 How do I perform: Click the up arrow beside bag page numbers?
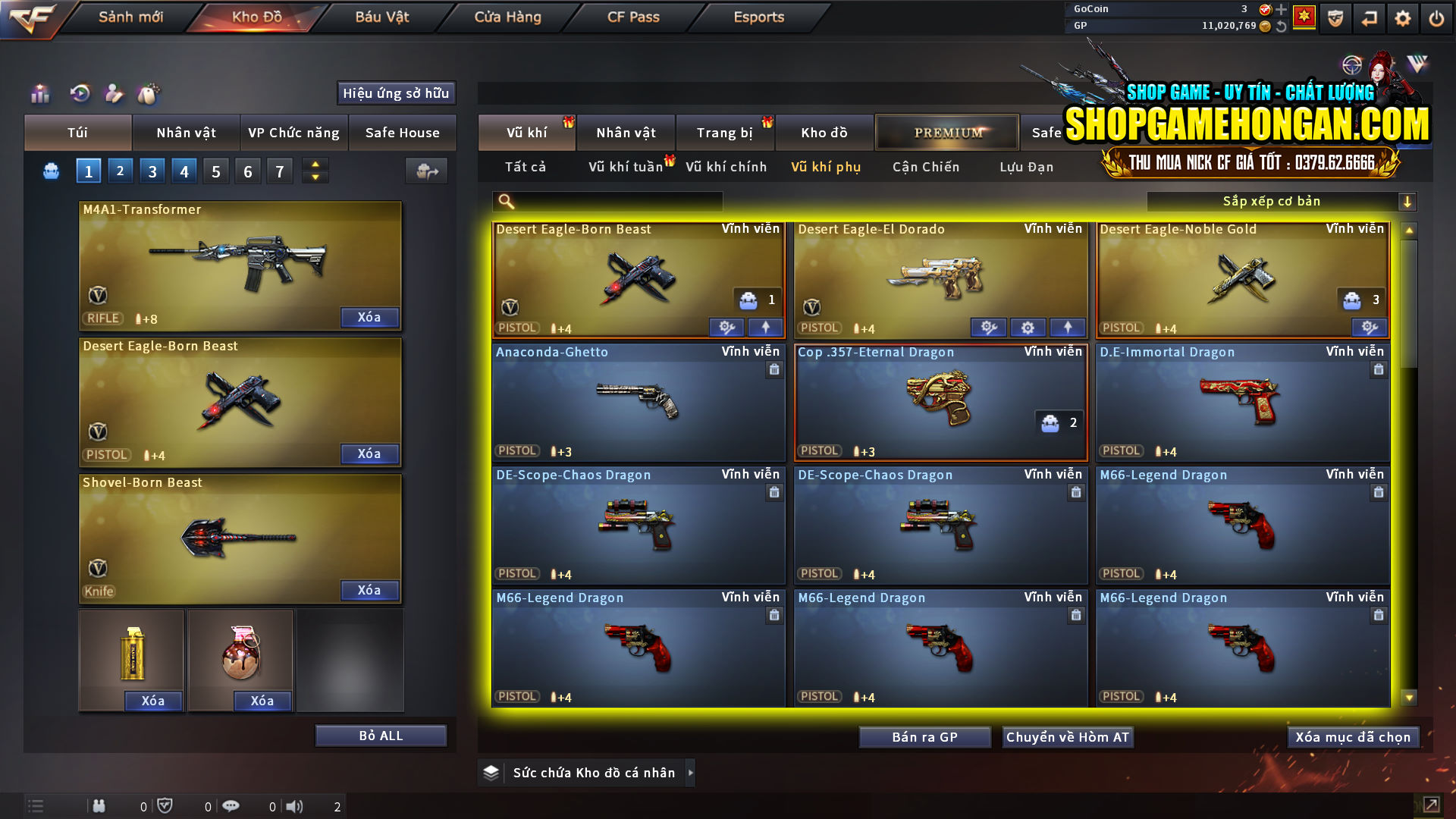pyautogui.click(x=315, y=165)
